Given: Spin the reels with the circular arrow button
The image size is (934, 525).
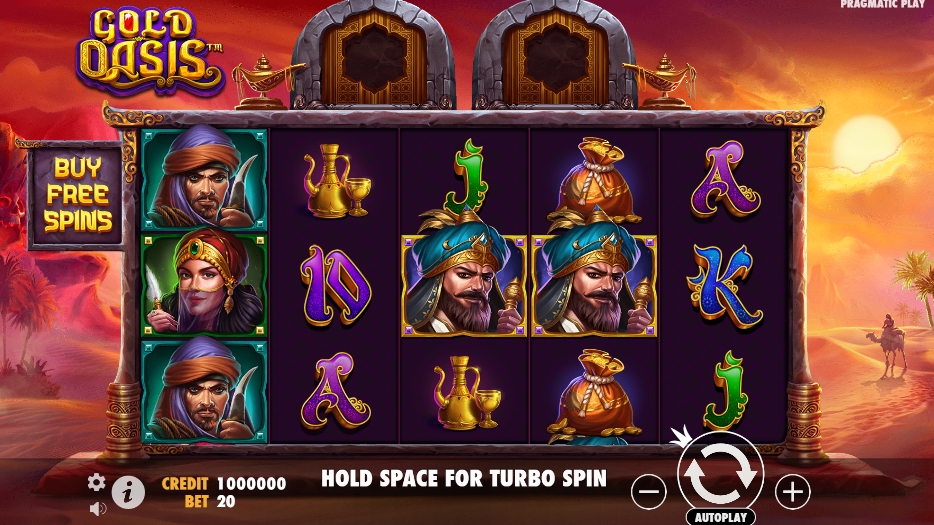Looking at the screenshot, I should click(x=720, y=475).
